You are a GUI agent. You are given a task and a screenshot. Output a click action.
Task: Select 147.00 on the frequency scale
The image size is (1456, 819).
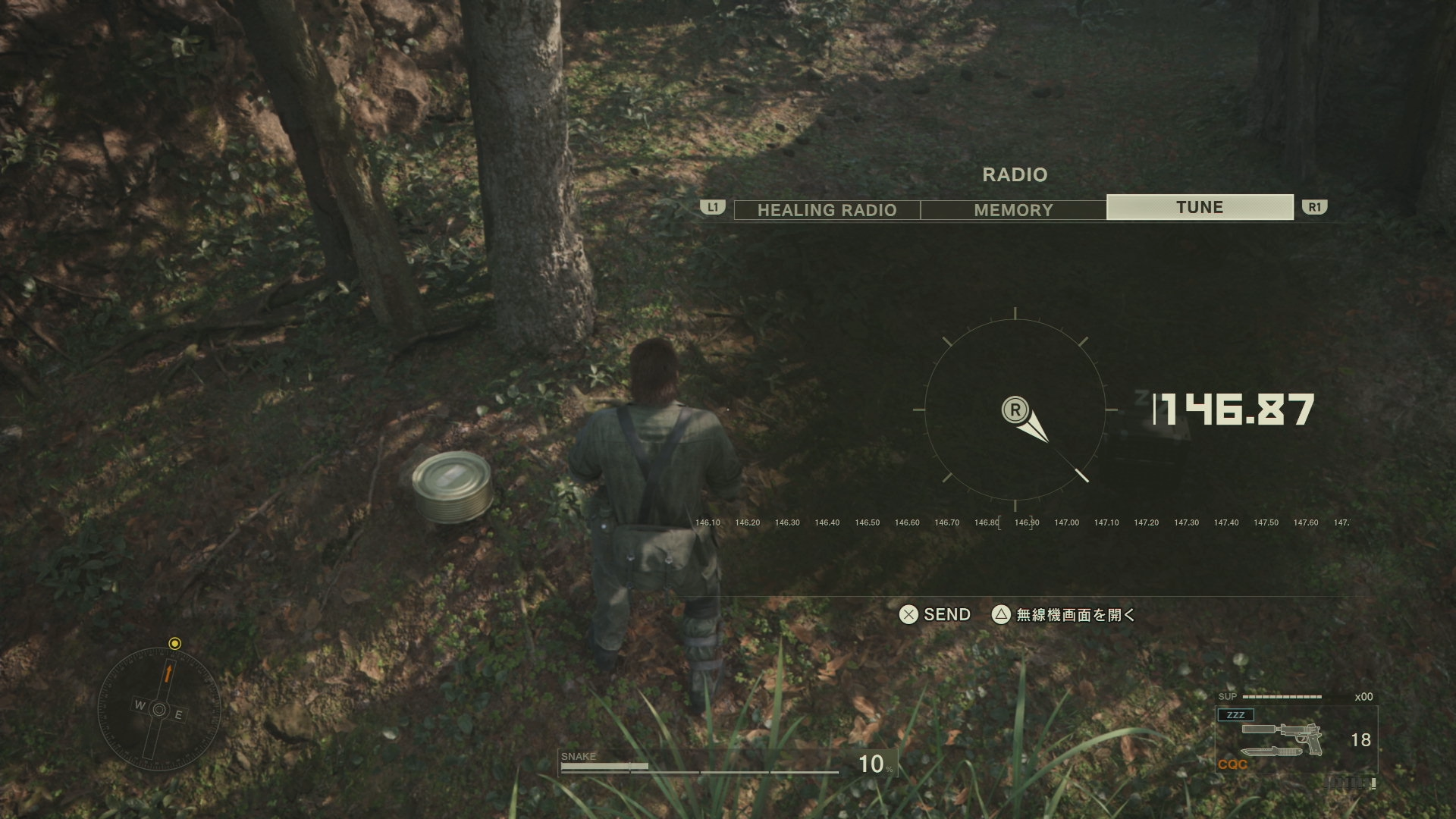tap(1066, 522)
